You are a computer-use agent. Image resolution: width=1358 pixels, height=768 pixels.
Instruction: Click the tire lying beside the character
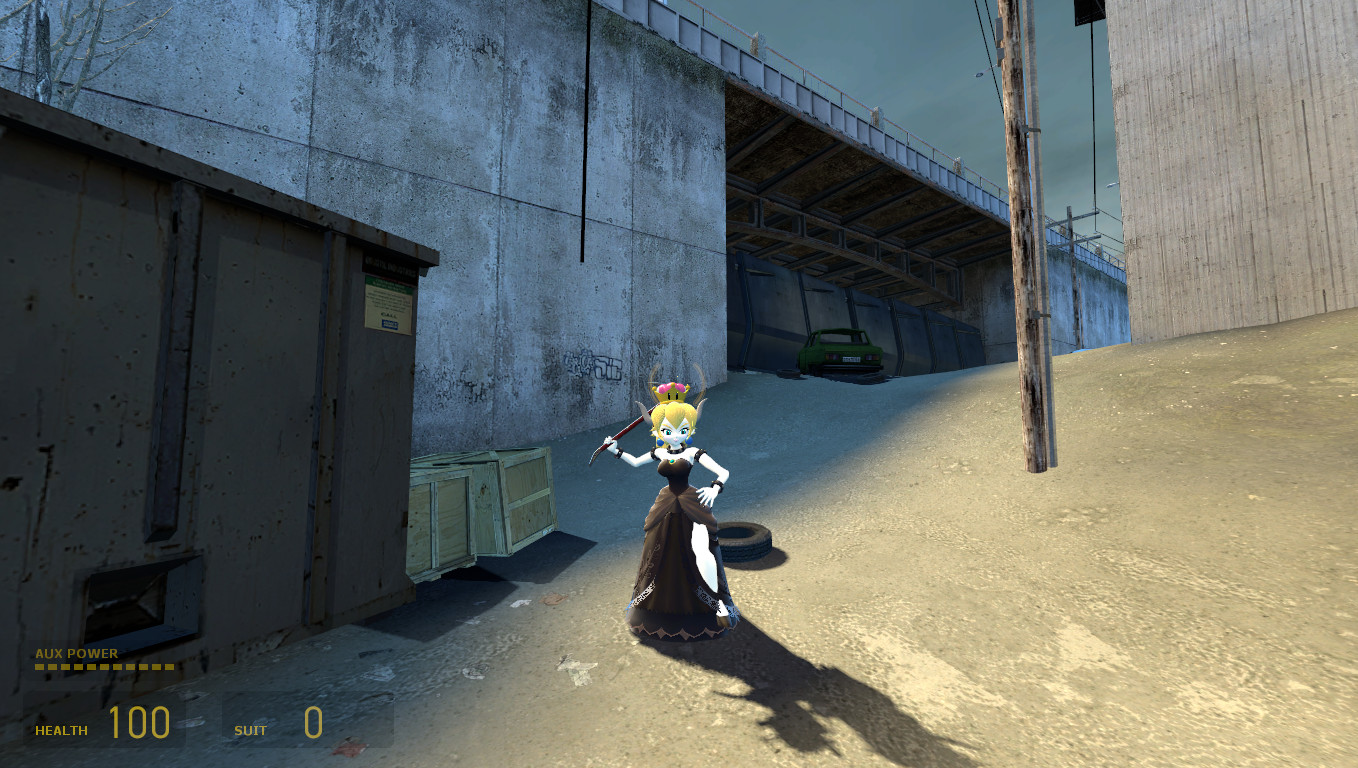point(744,542)
